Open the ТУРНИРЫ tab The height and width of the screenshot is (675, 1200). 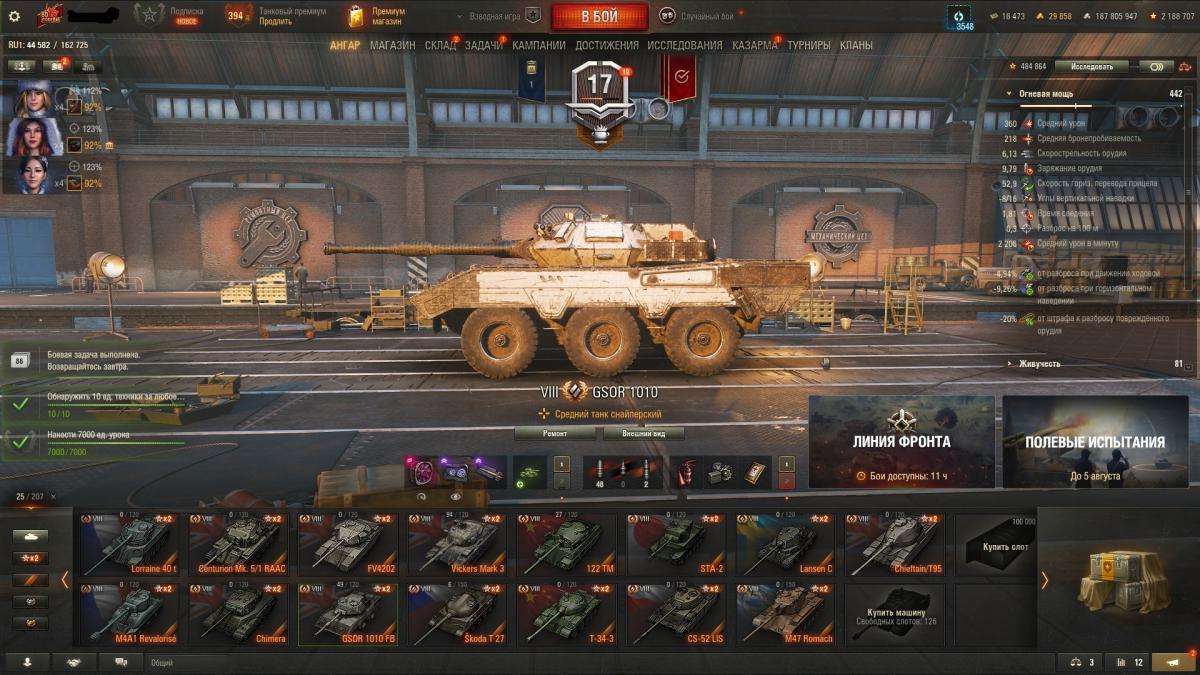(808, 45)
